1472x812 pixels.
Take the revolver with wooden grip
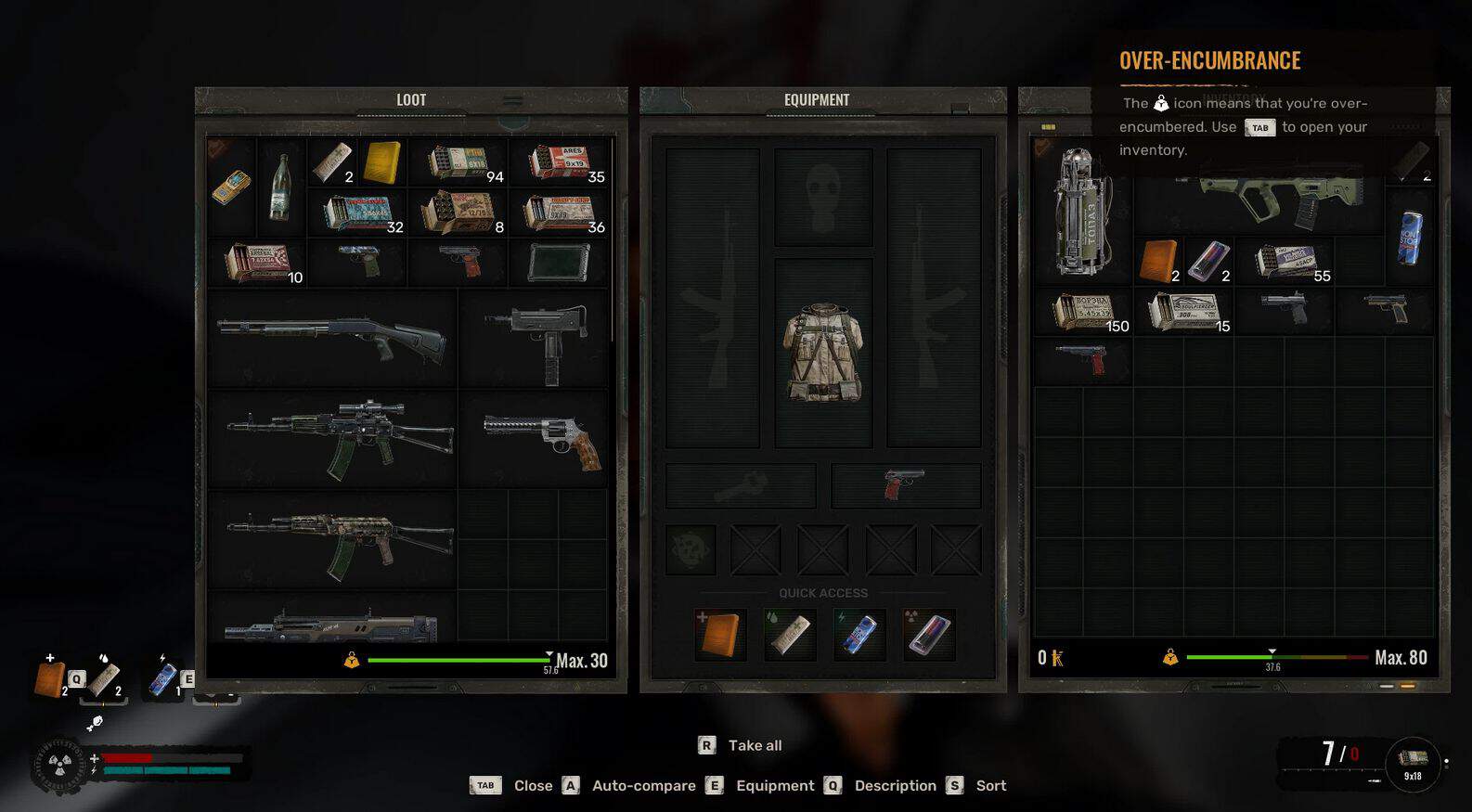click(x=535, y=438)
